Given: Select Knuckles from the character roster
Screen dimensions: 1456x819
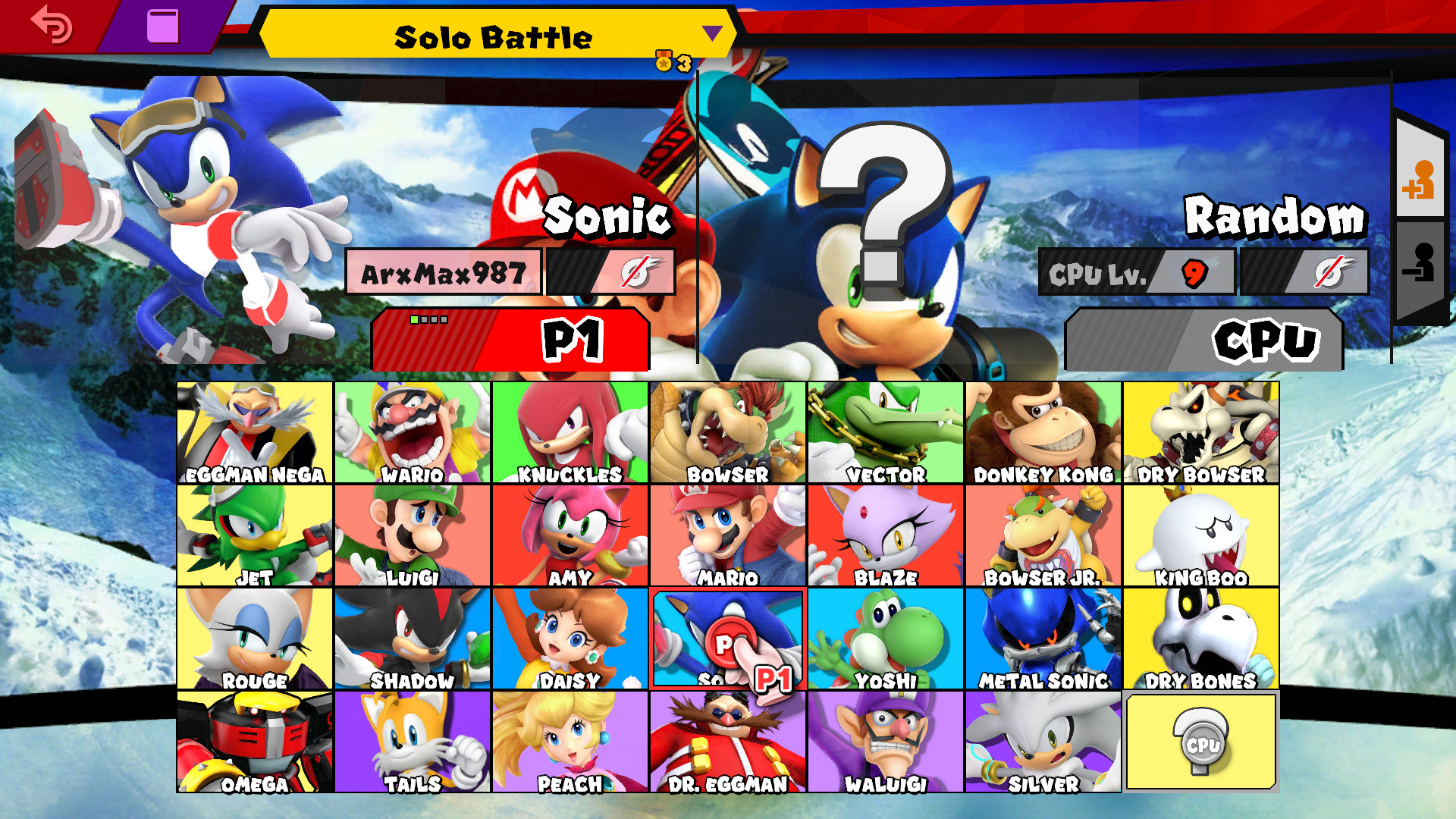Looking at the screenshot, I should click(570, 428).
